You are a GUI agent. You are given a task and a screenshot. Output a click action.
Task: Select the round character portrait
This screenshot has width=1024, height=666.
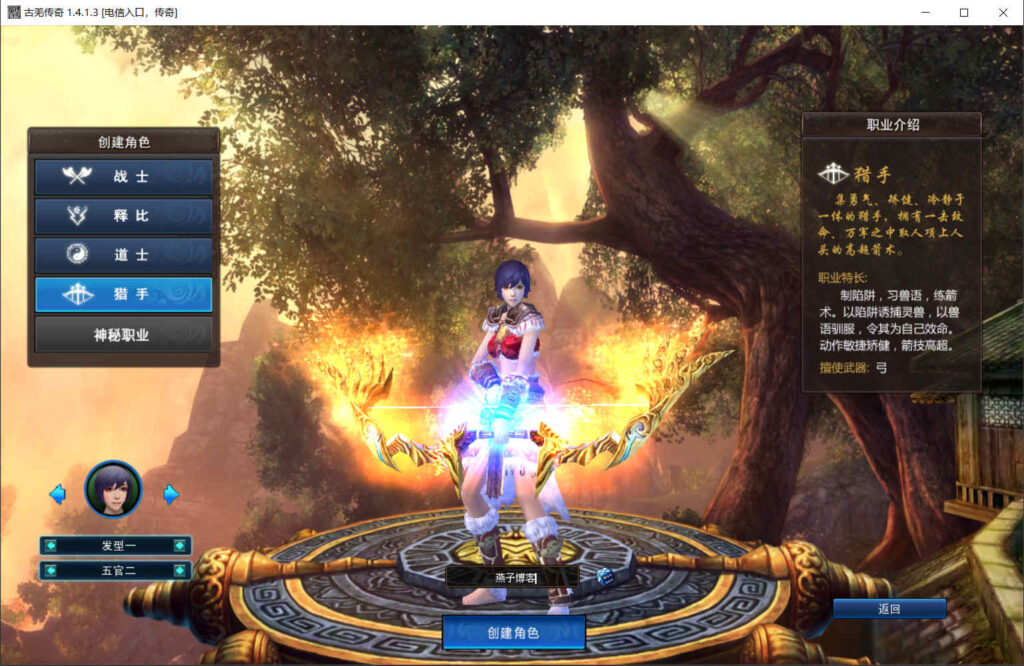113,489
